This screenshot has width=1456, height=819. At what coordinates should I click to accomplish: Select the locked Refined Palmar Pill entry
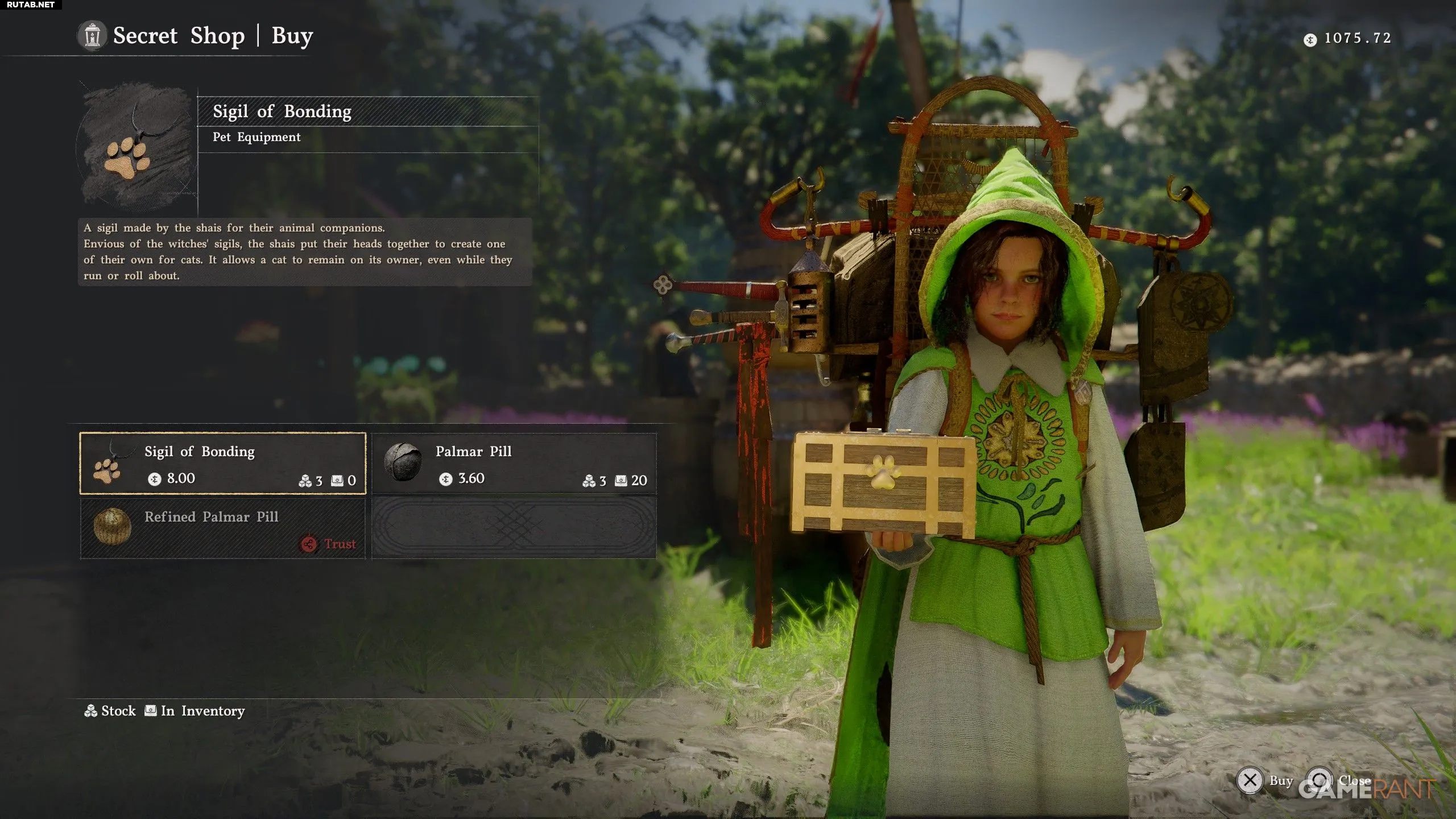coord(222,528)
